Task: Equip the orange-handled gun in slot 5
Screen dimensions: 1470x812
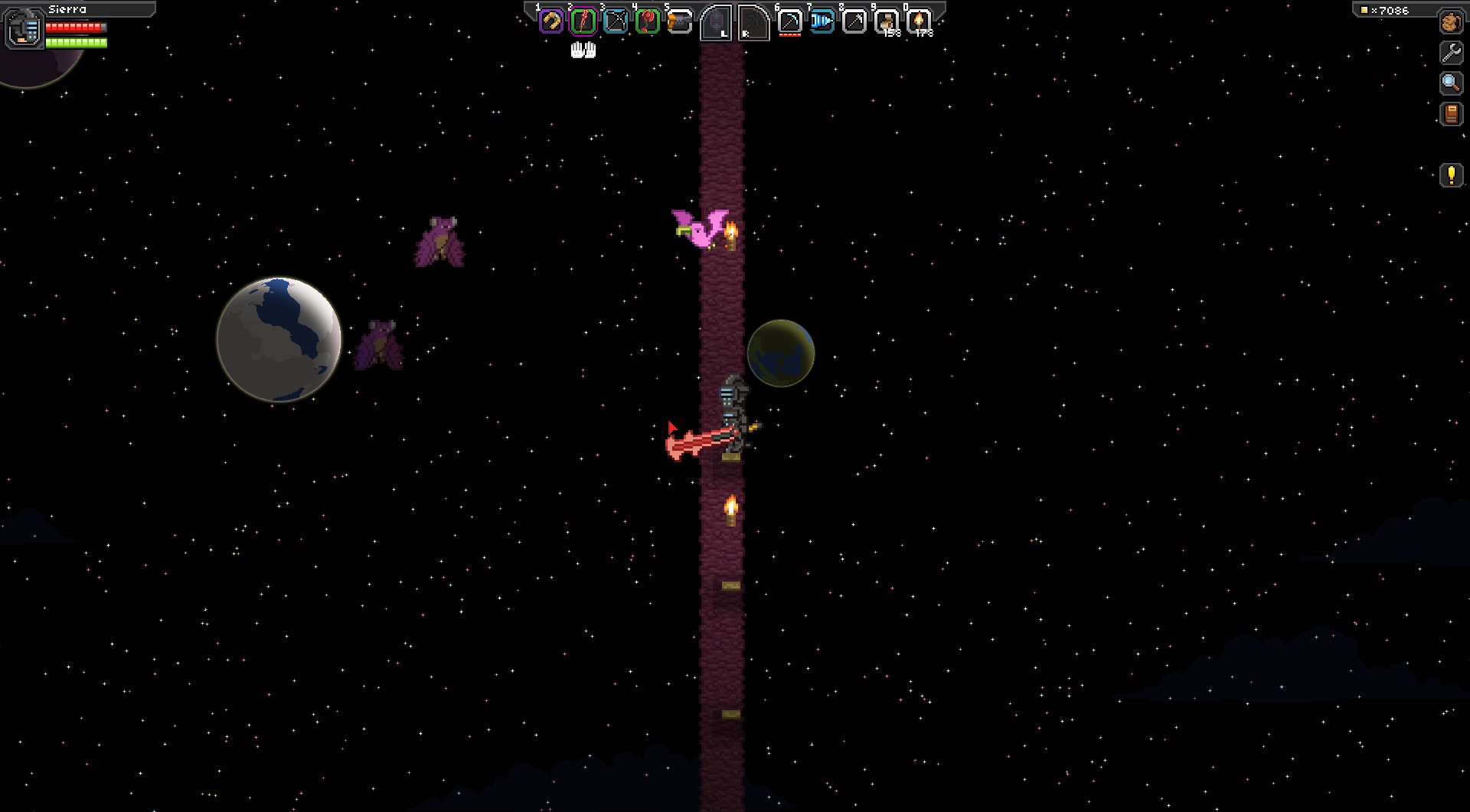Action: tap(680, 21)
